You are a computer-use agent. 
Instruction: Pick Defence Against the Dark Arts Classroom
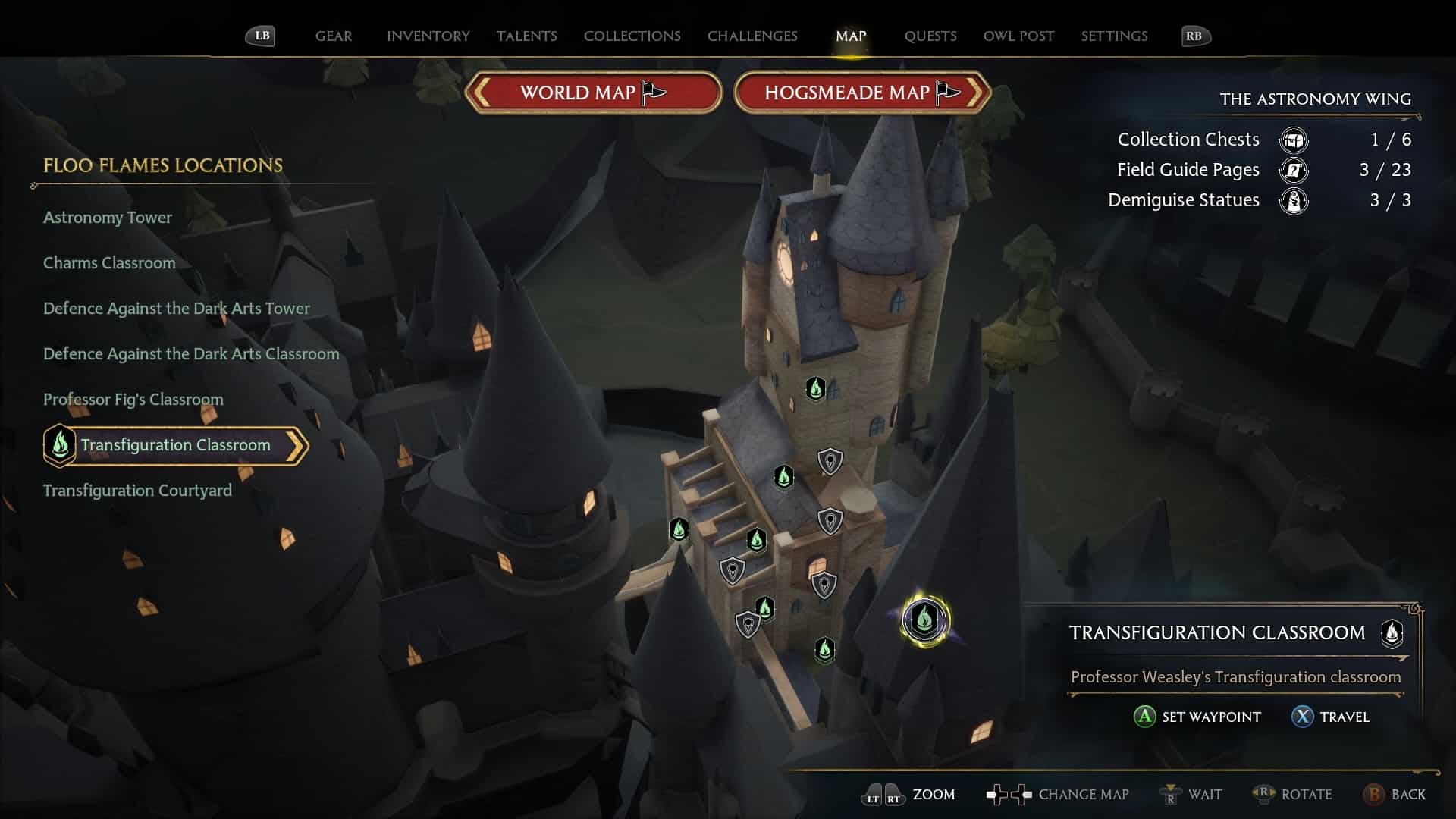tap(191, 354)
